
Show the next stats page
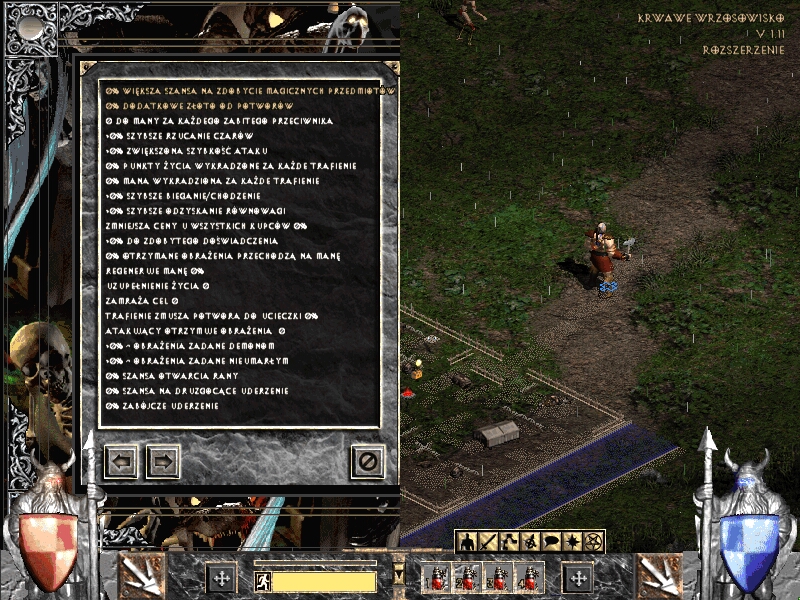(163, 461)
